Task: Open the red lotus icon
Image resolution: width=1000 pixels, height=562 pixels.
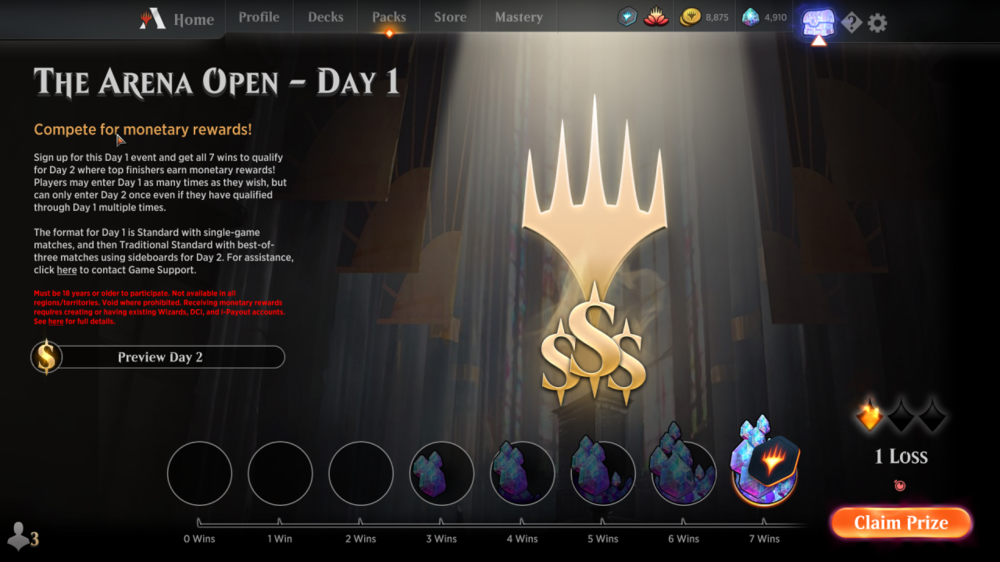Action: pyautogui.click(x=656, y=17)
